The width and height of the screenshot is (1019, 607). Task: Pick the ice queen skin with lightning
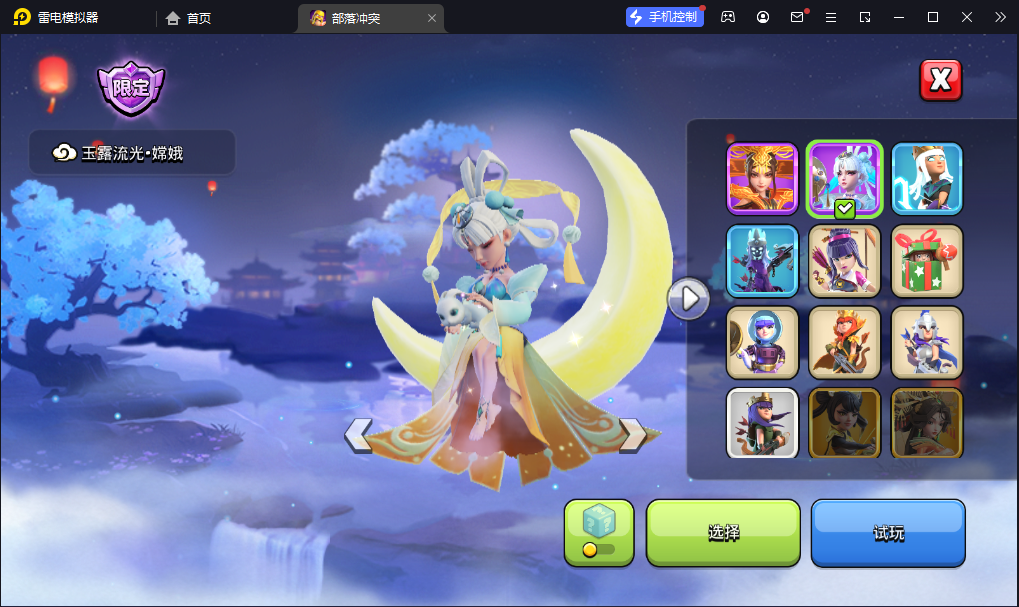pos(927,179)
